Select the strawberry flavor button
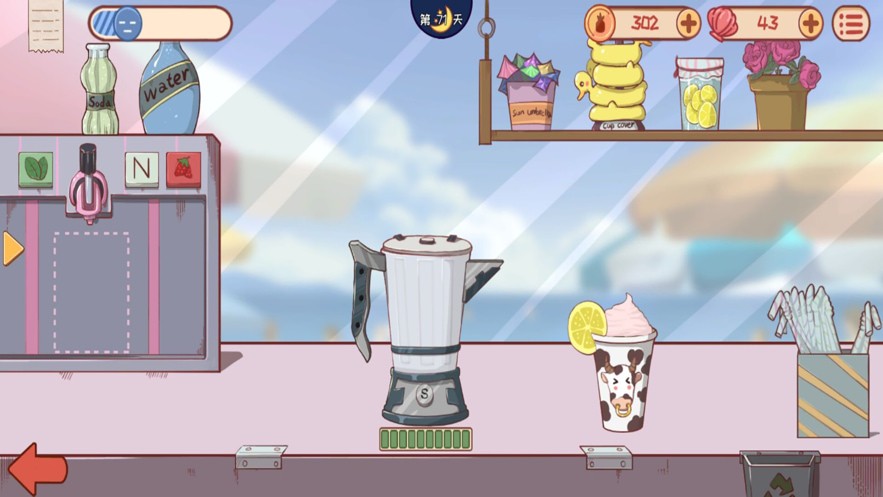 point(183,169)
